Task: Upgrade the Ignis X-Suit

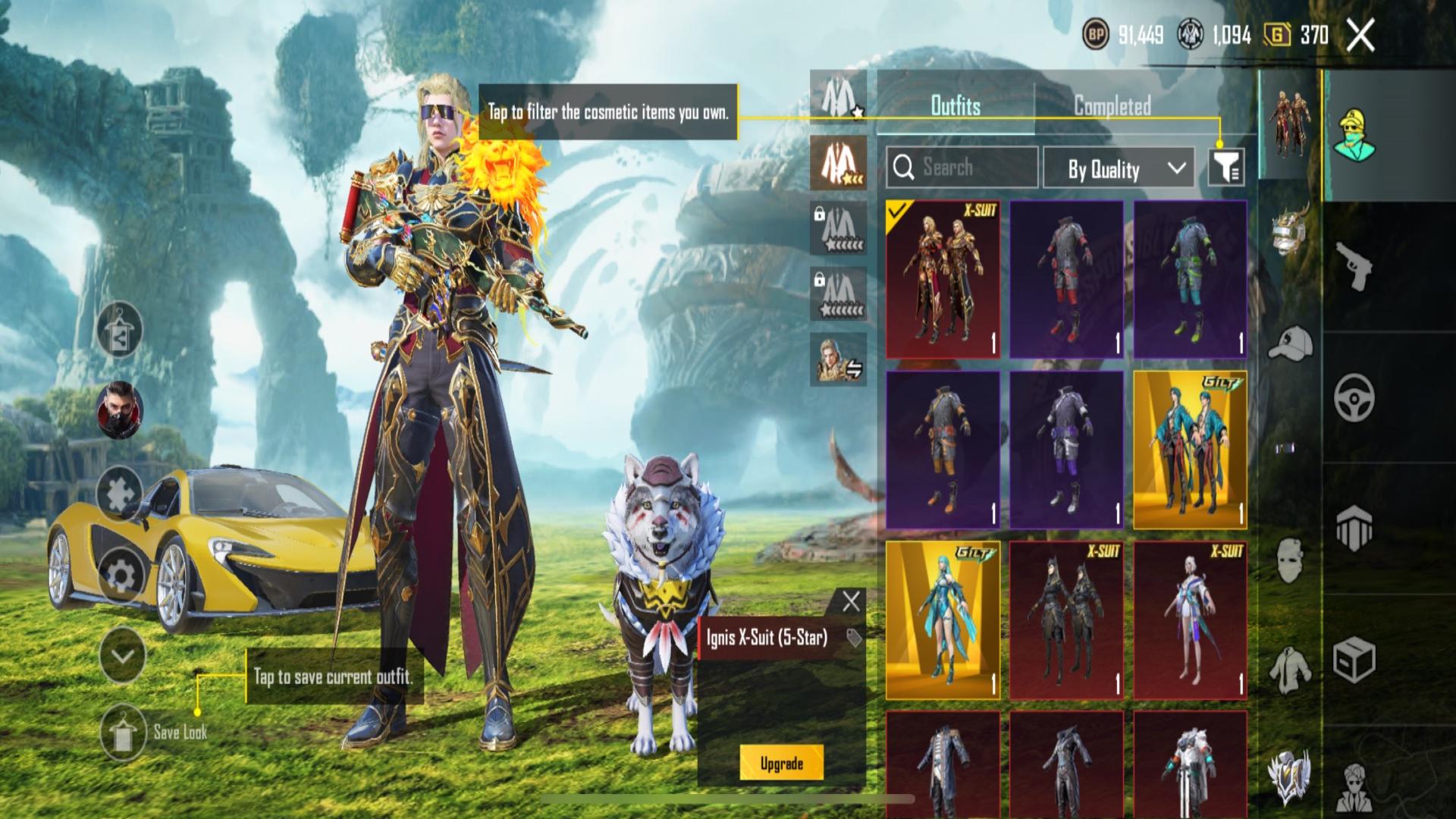Action: tap(781, 763)
